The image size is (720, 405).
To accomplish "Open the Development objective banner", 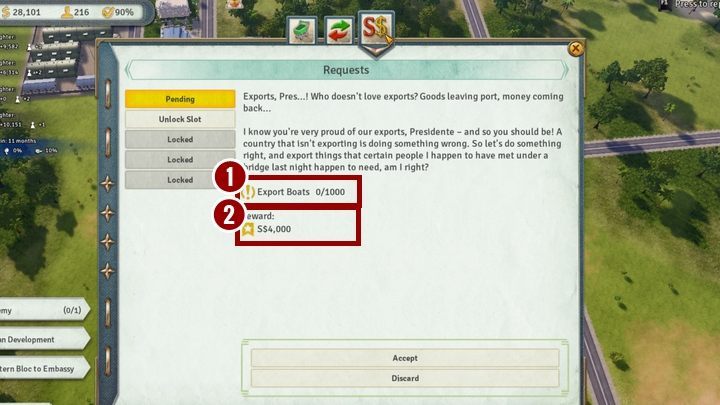I will coord(42,339).
